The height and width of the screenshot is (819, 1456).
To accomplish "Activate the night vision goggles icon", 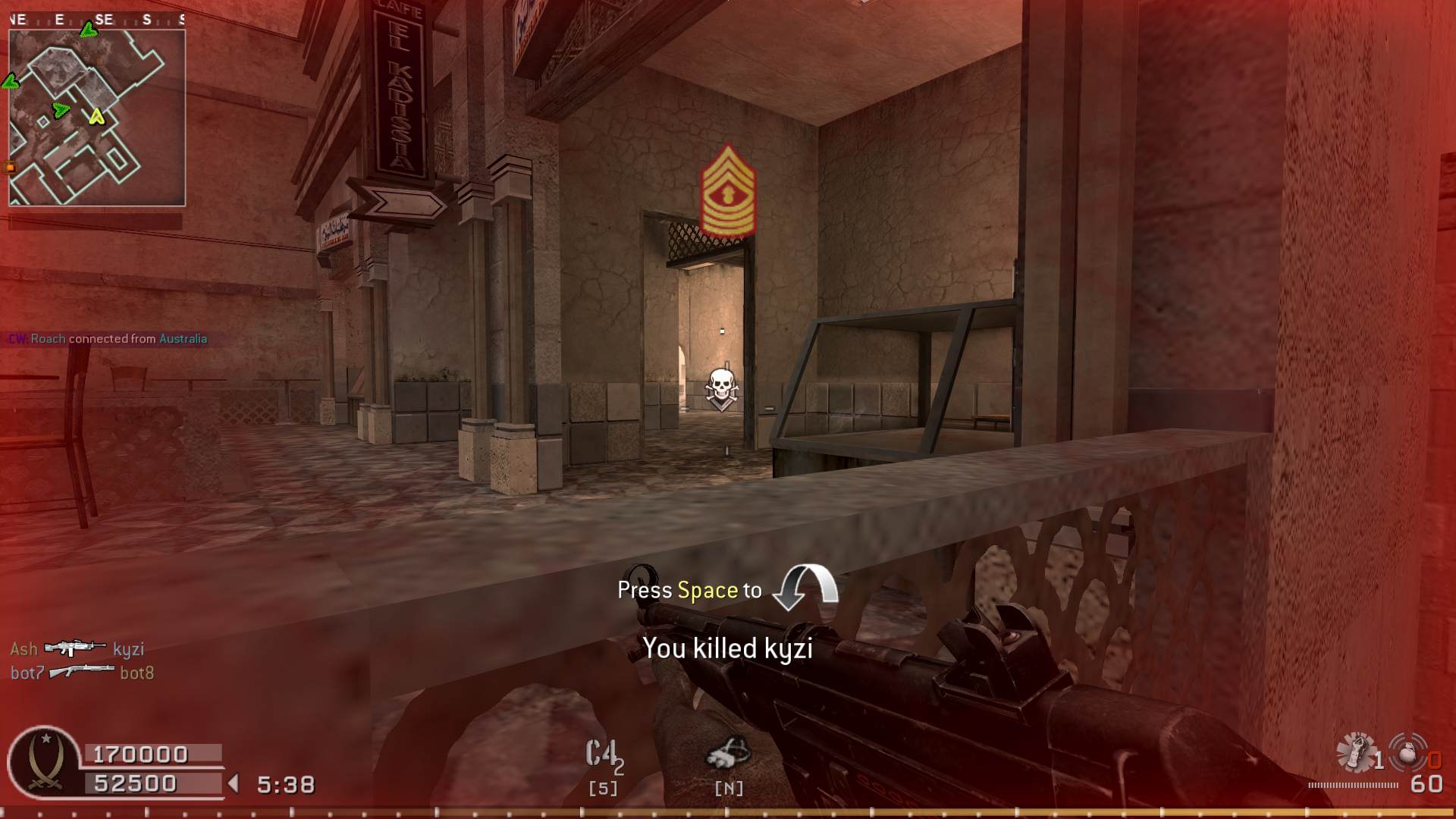I will (728, 754).
